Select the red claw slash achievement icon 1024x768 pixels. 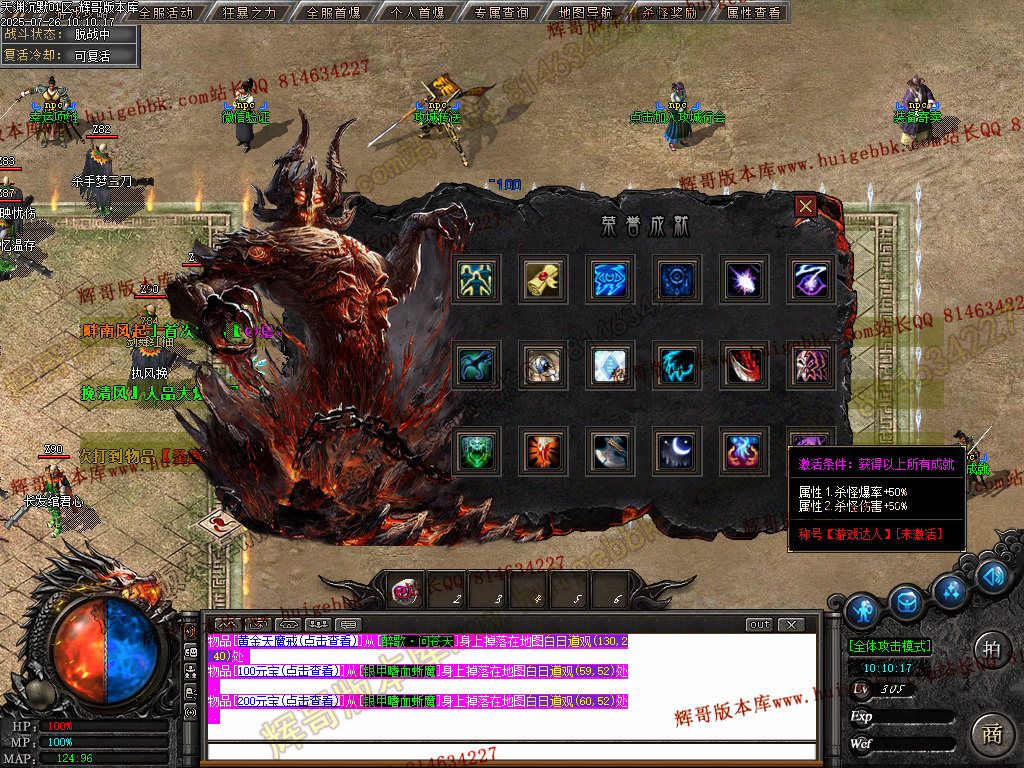pyautogui.click(x=743, y=366)
